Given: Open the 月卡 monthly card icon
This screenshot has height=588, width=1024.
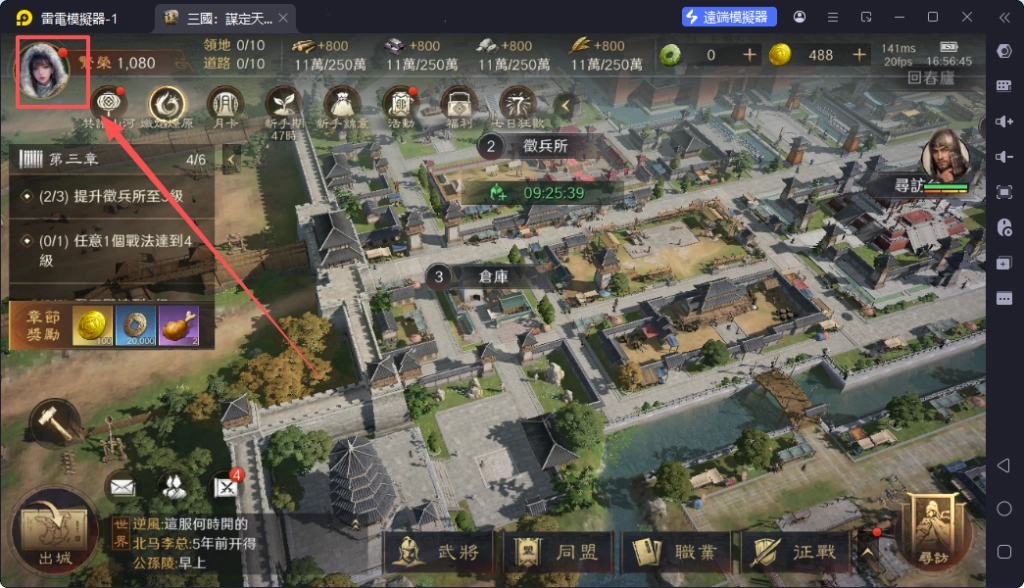Looking at the screenshot, I should 225,103.
